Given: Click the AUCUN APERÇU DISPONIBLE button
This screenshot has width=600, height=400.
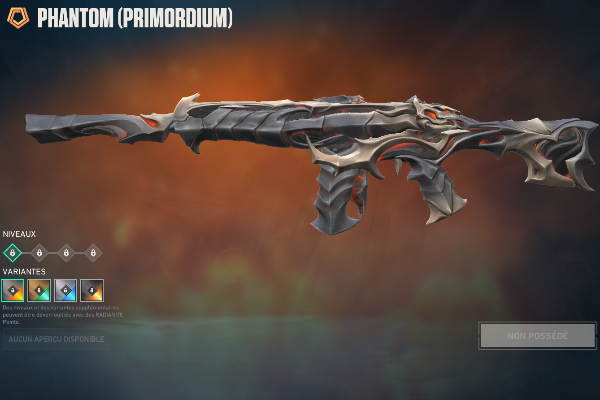Looking at the screenshot, I should [56, 339].
